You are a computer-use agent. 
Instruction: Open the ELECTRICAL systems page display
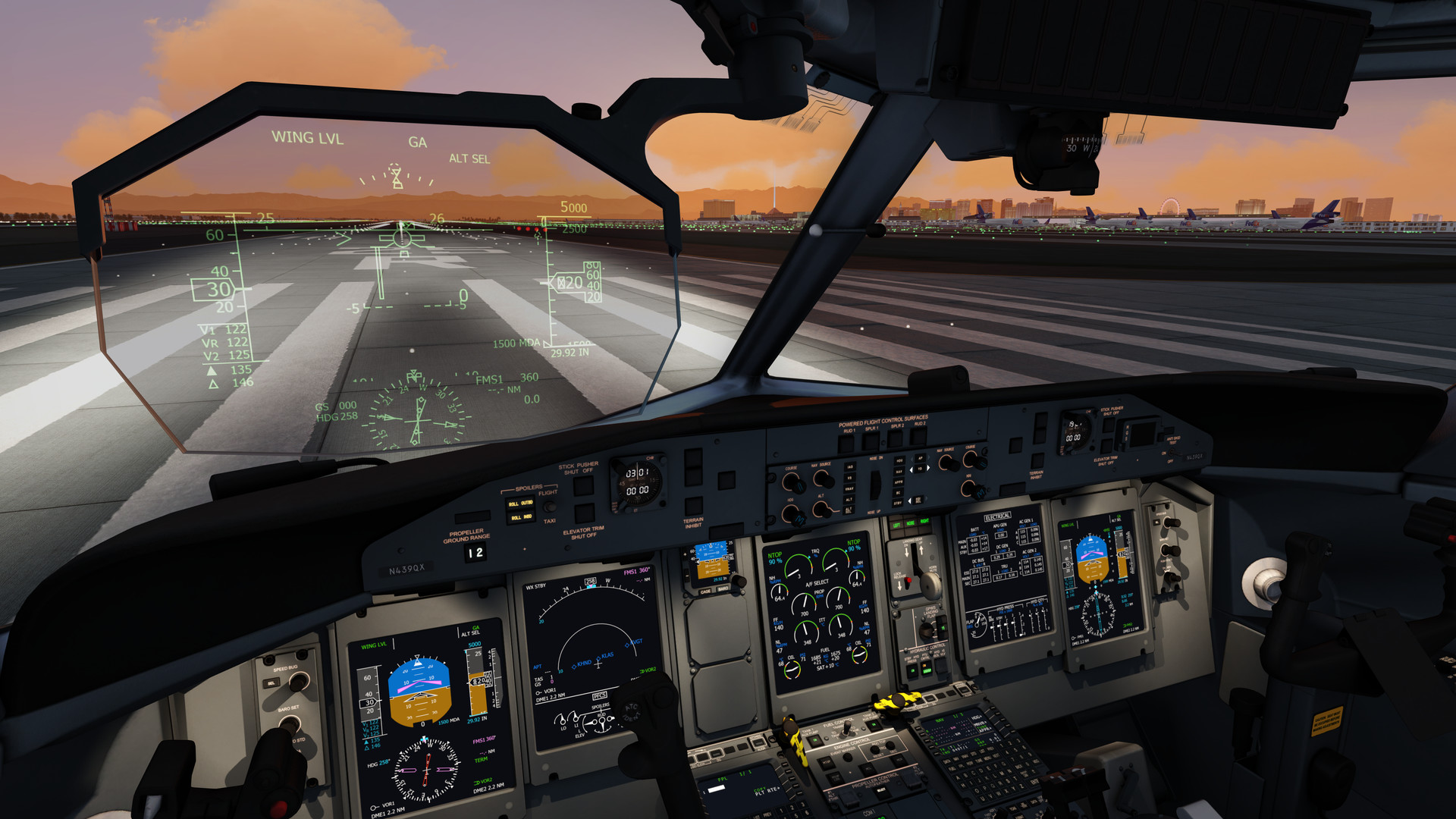[998, 516]
